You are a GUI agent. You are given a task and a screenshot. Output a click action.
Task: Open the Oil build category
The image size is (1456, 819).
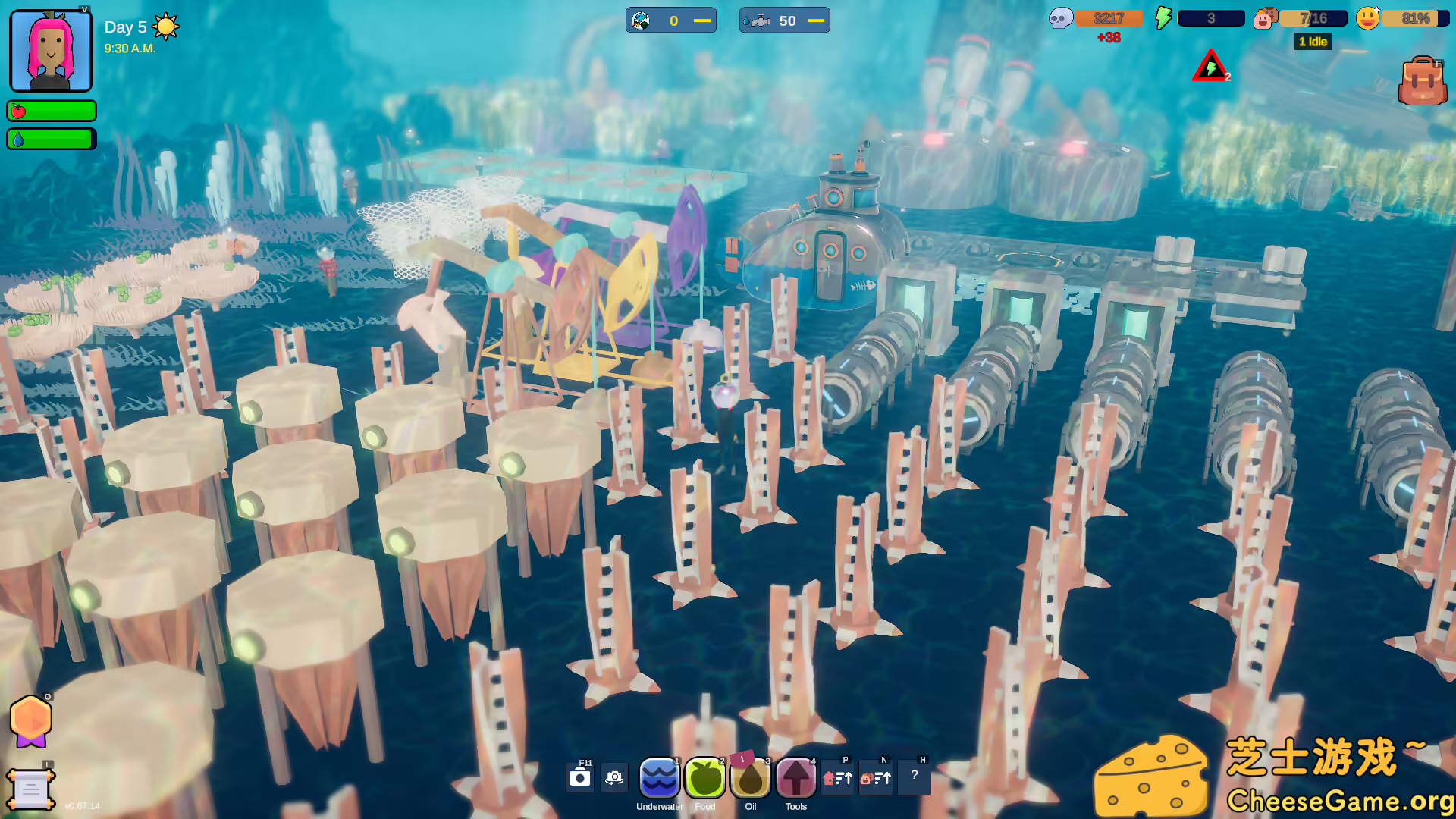750,777
